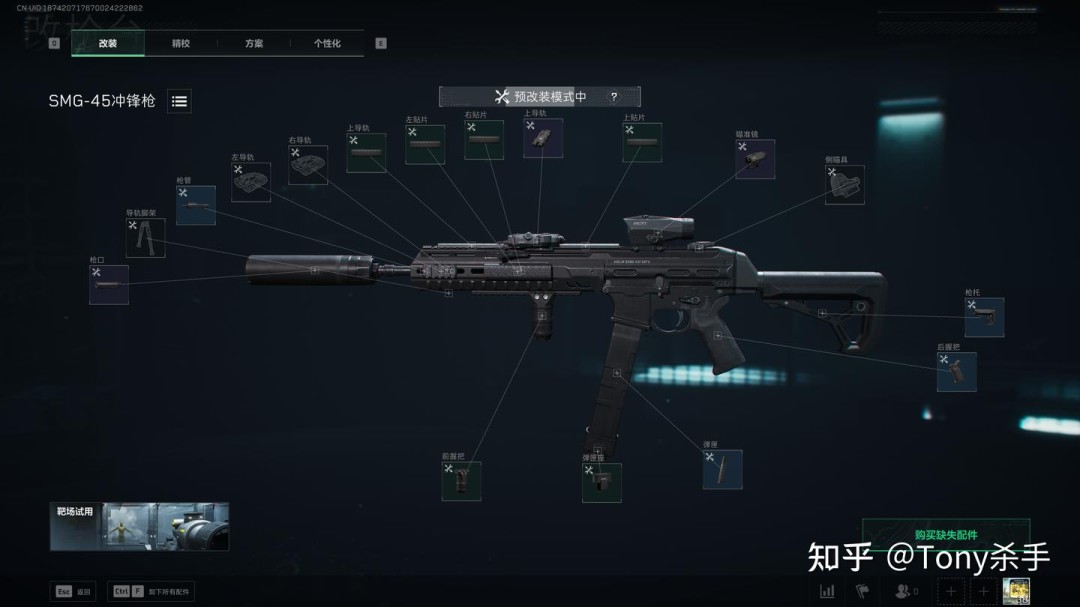
Task: Open the 方案 tab
Action: 254,44
